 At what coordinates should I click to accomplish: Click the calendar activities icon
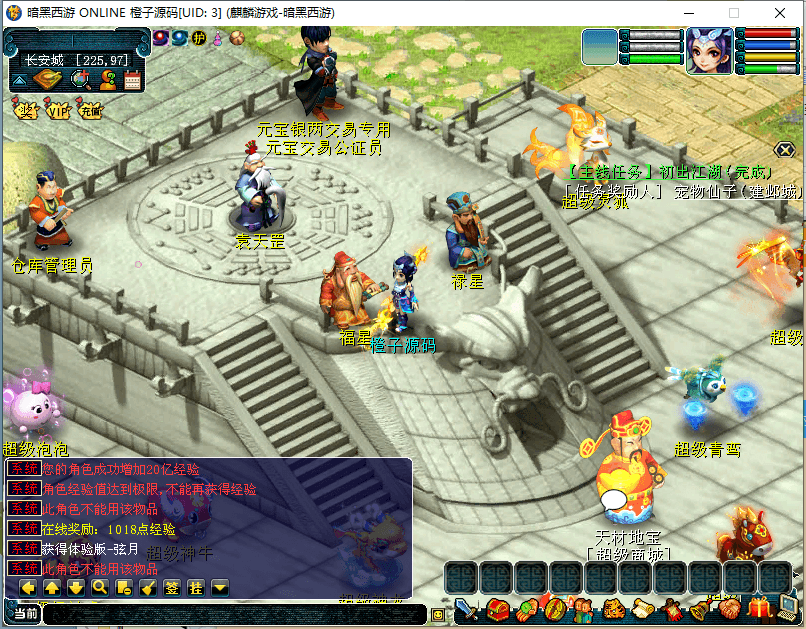tap(133, 80)
